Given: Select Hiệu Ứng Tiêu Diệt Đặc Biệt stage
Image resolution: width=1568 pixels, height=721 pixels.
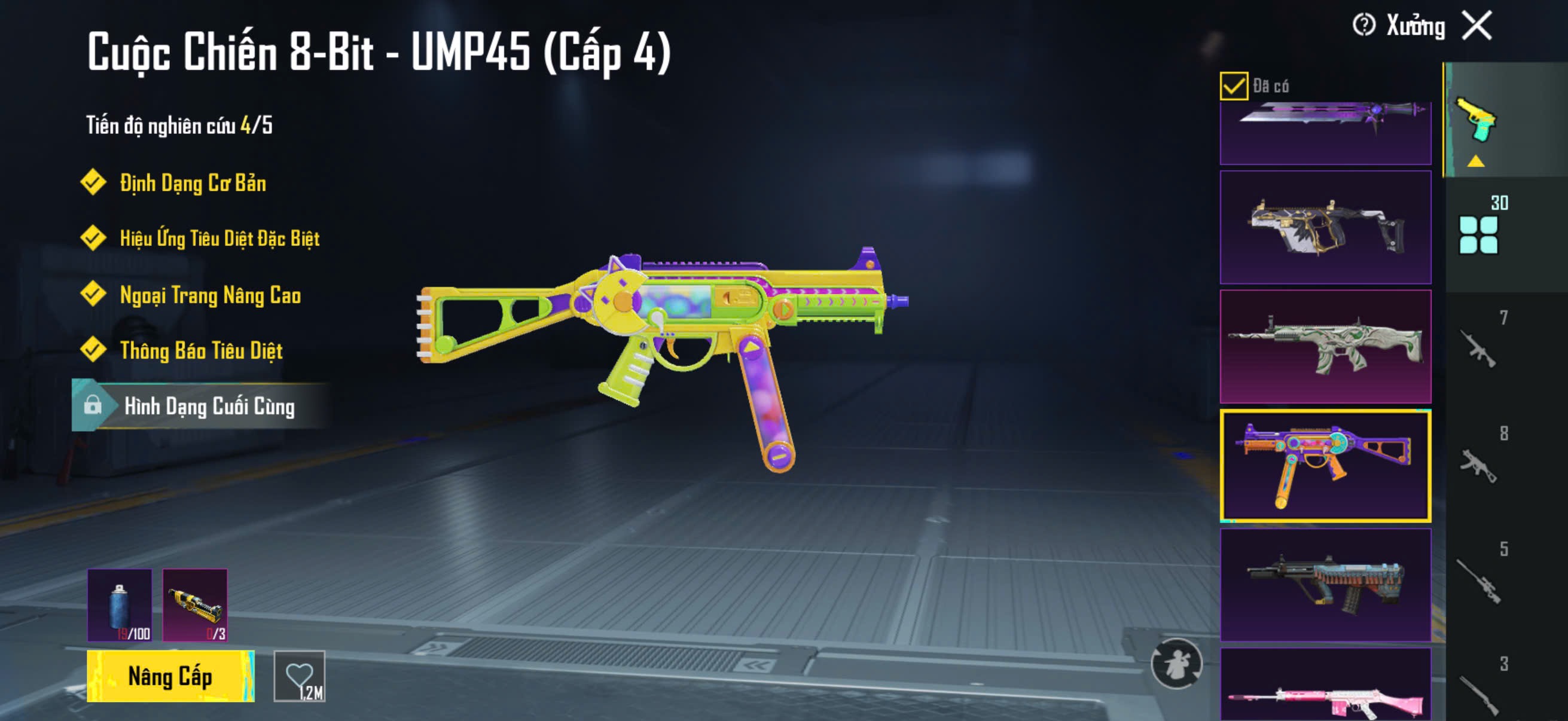Looking at the screenshot, I should (219, 238).
